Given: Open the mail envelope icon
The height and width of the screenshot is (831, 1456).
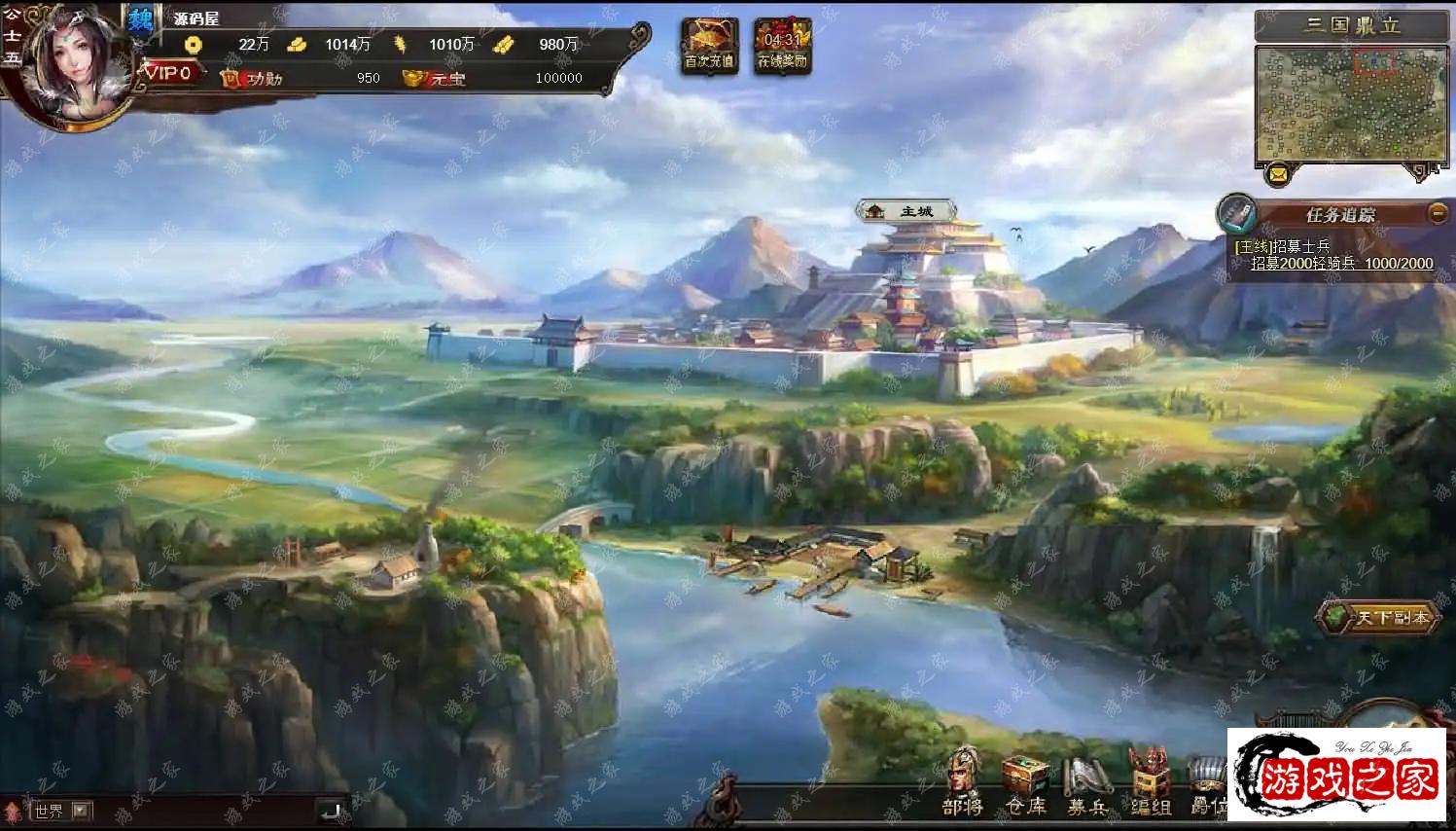Looking at the screenshot, I should (x=1278, y=175).
